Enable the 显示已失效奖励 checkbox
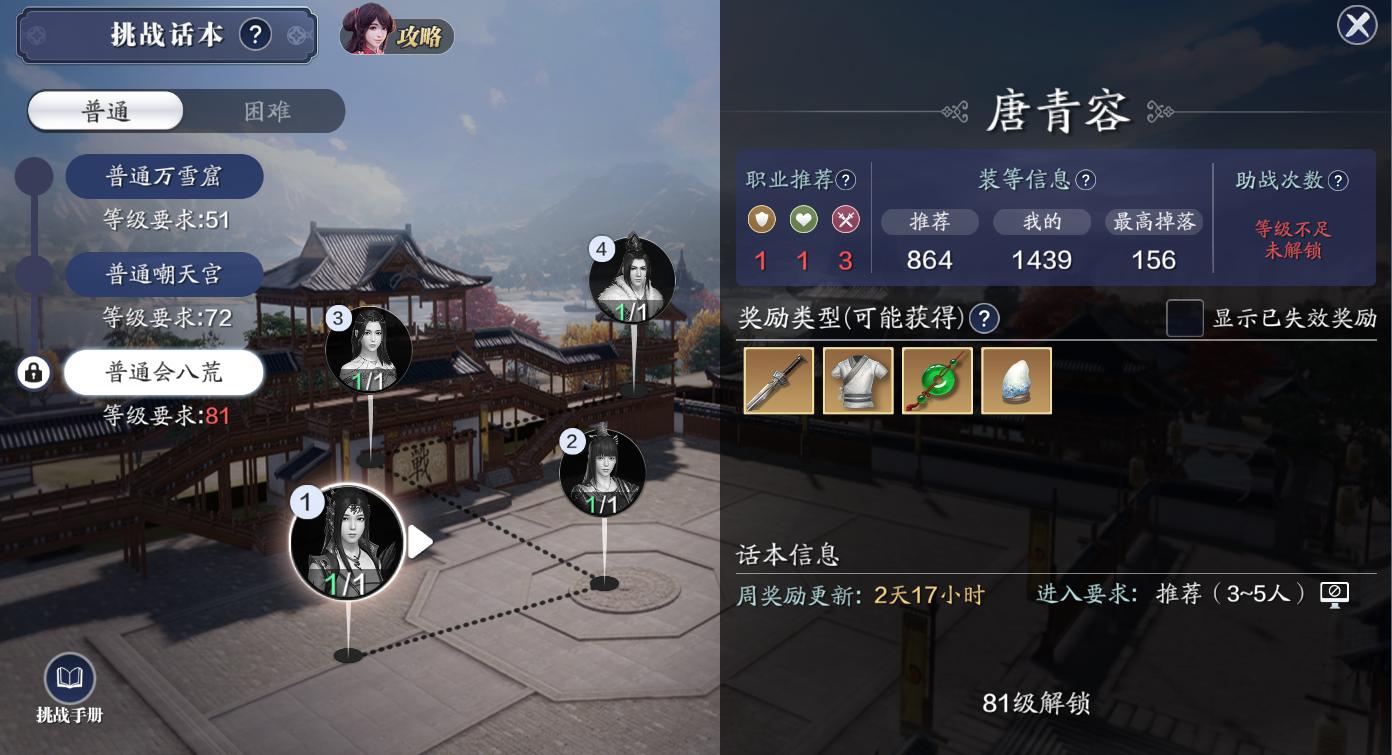Image resolution: width=1392 pixels, height=755 pixels. (1185, 318)
